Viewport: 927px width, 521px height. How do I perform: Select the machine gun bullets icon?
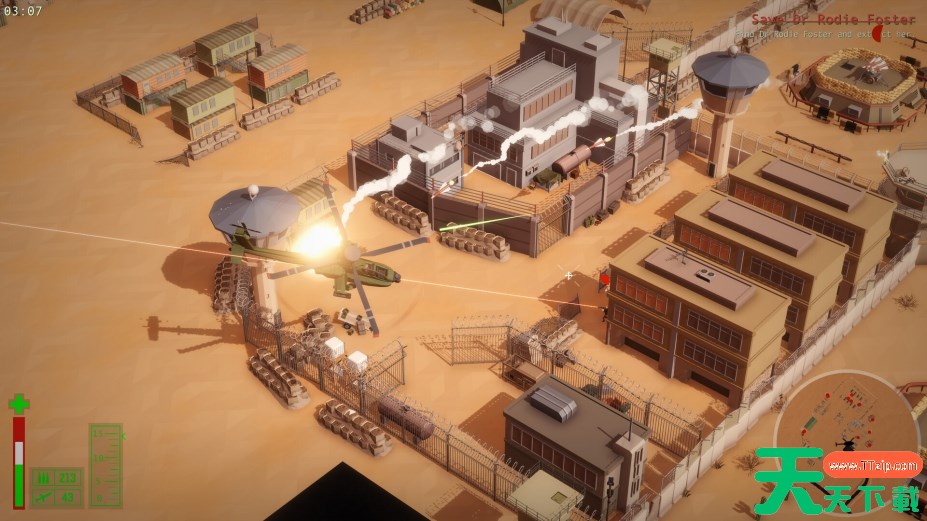pos(44,478)
